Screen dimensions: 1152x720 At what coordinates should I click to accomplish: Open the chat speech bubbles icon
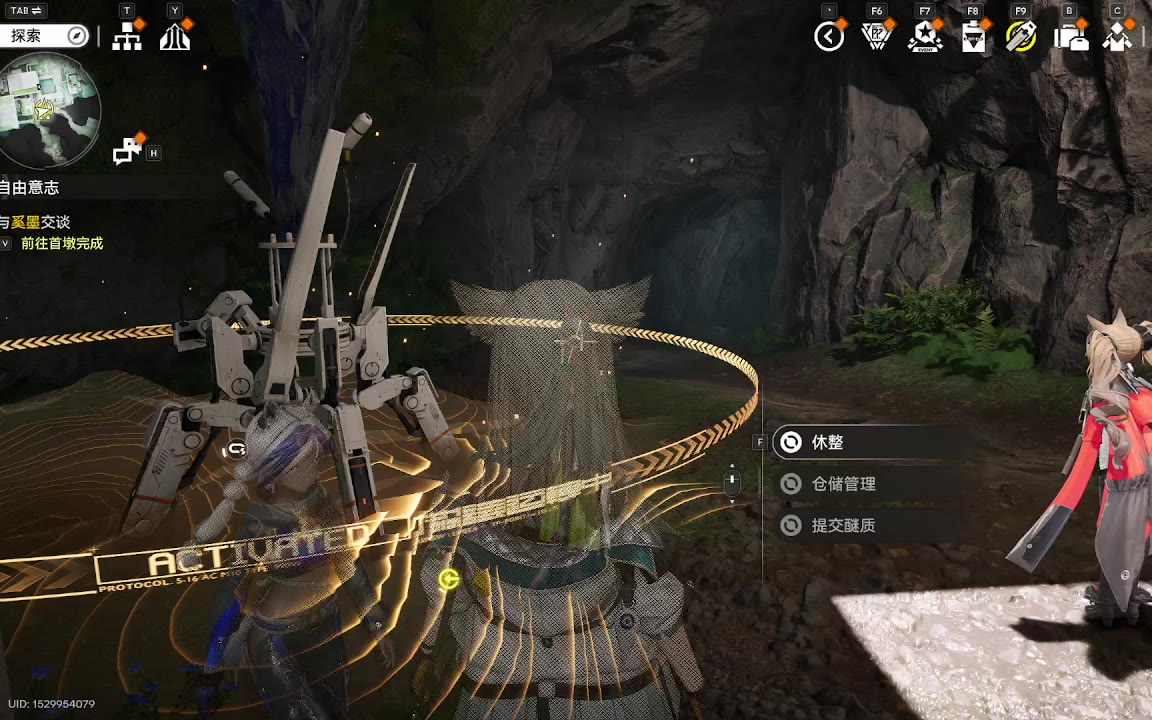(x=127, y=151)
